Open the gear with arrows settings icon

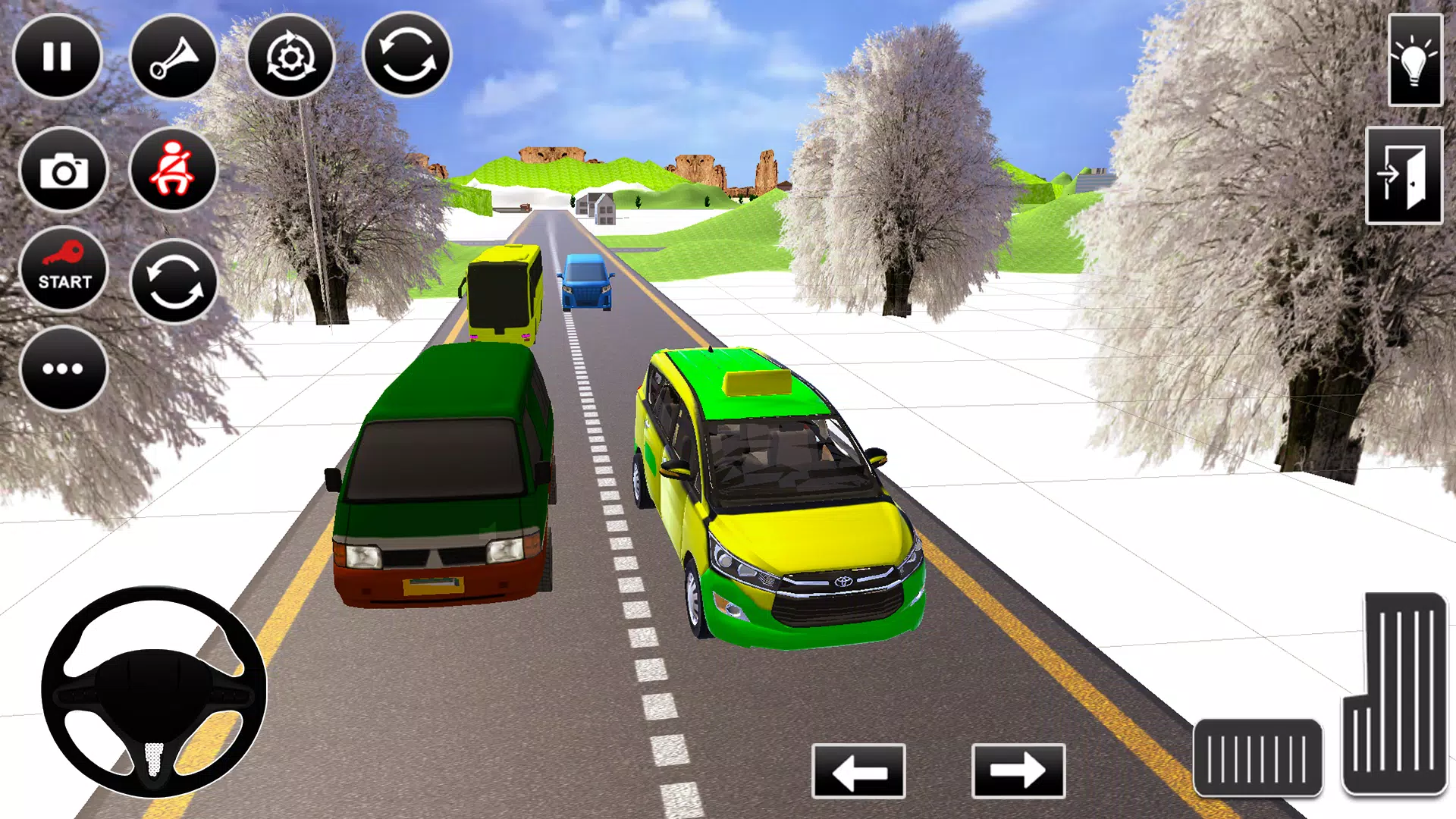(x=290, y=56)
